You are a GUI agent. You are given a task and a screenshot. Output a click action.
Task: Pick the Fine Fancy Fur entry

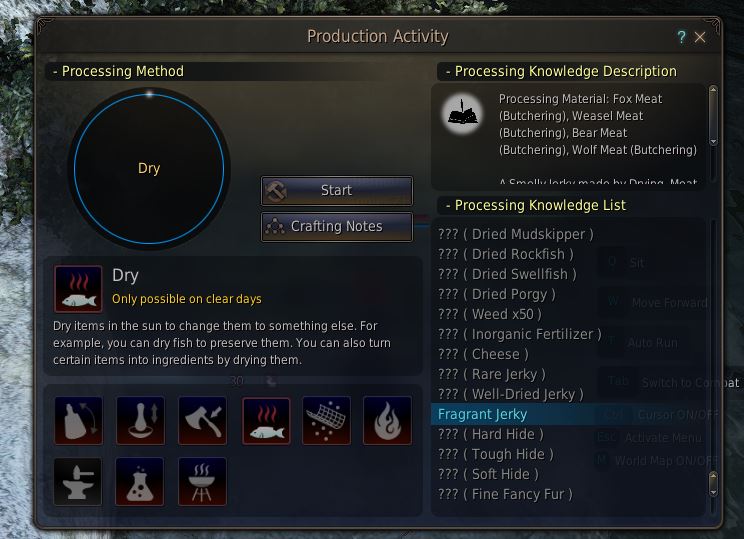[x=506, y=494]
